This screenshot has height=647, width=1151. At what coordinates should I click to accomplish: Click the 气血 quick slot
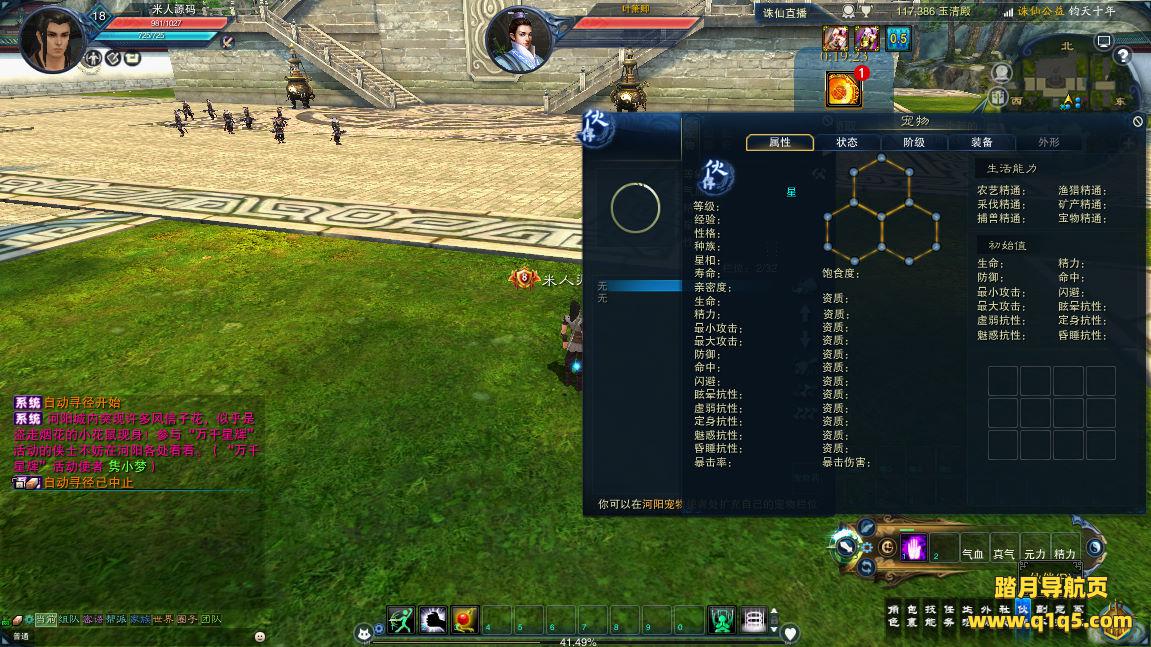973,552
